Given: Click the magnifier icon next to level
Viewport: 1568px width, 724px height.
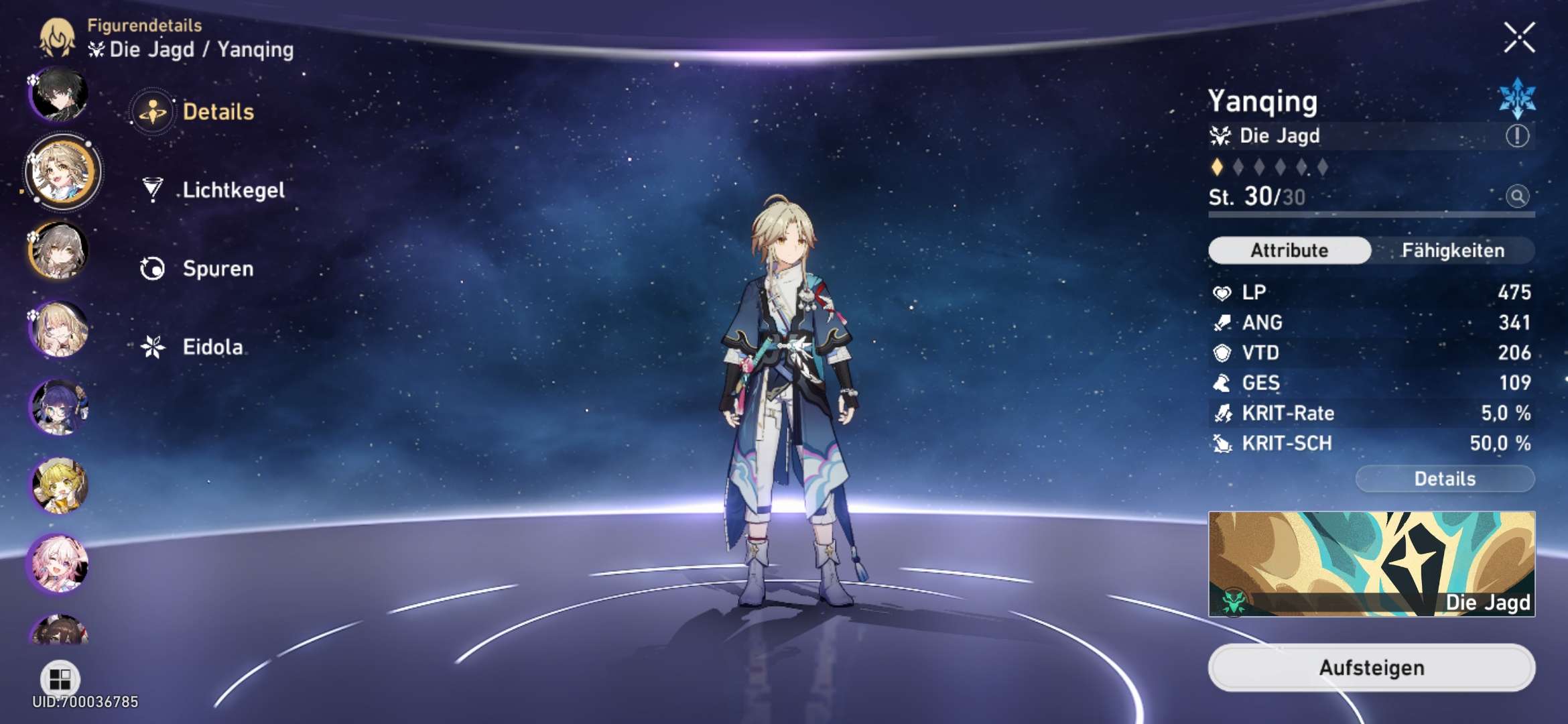Looking at the screenshot, I should click(x=1517, y=196).
